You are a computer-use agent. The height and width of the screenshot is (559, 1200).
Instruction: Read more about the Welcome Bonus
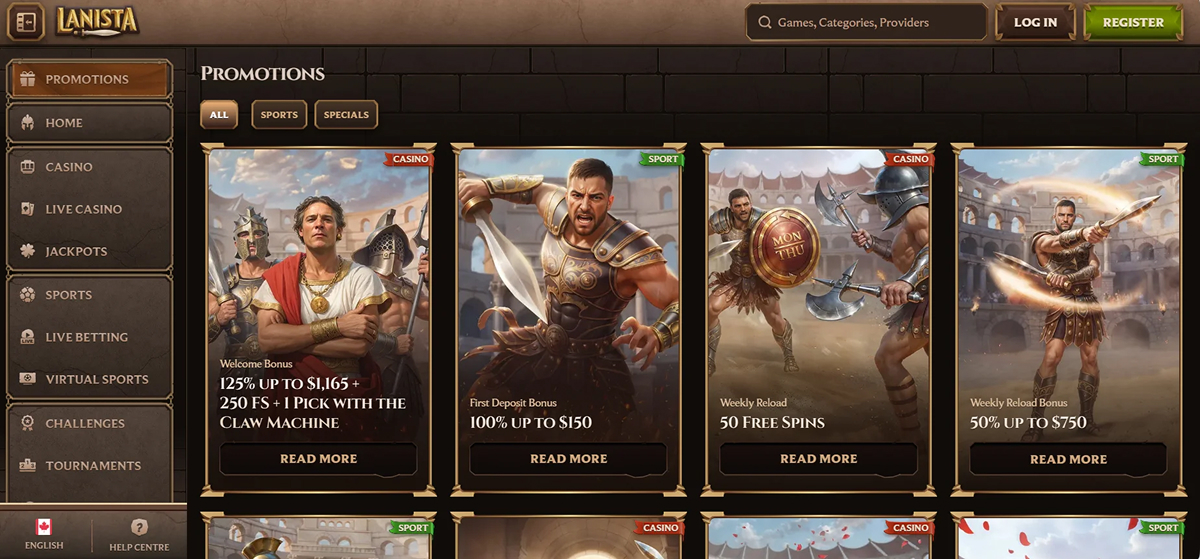coord(318,459)
